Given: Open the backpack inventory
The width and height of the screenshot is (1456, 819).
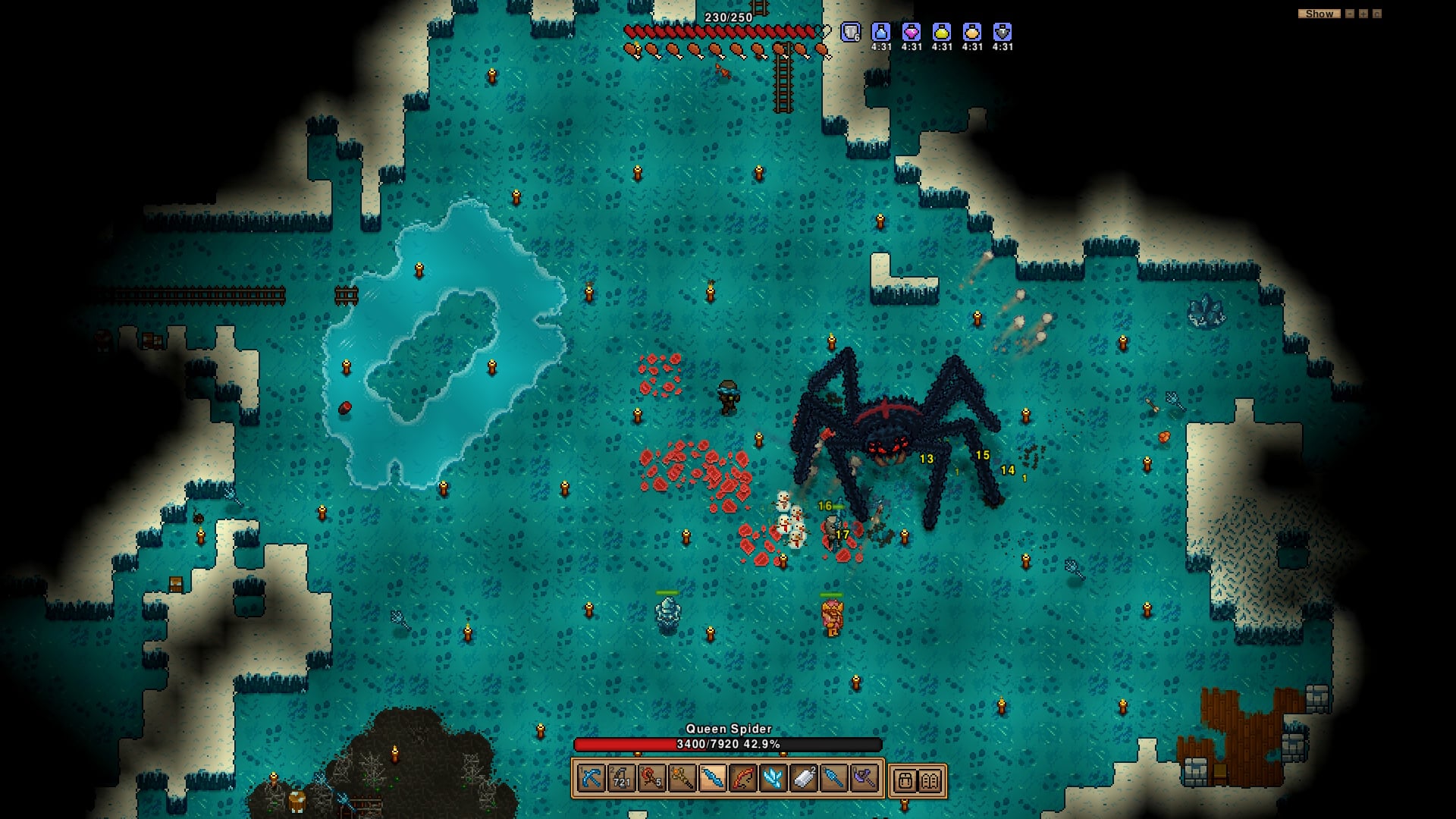Looking at the screenshot, I should point(905,780).
